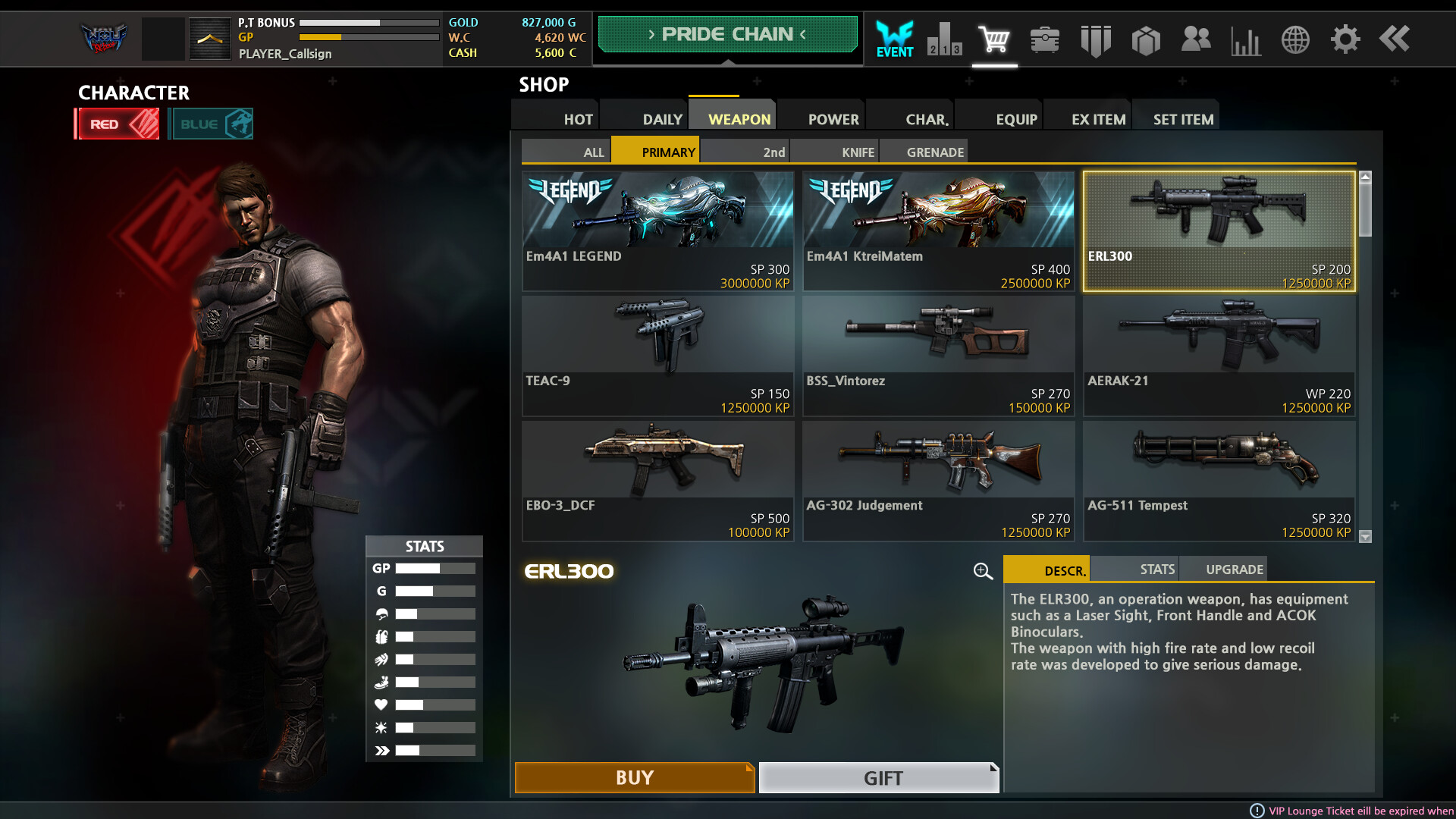The width and height of the screenshot is (1456, 819).
Task: Switch character to BLUE team
Action: point(211,124)
